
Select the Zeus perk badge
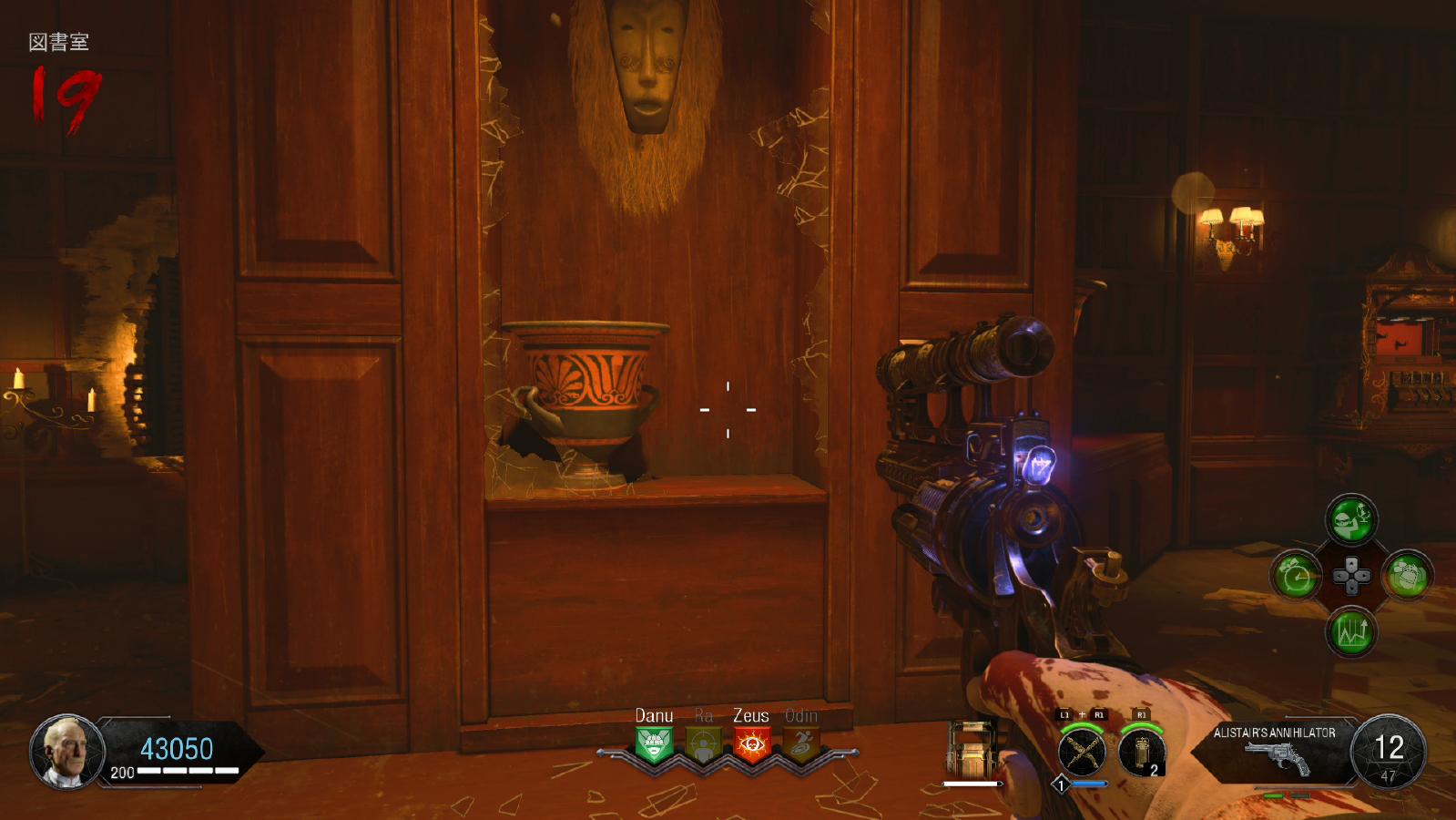(x=751, y=744)
